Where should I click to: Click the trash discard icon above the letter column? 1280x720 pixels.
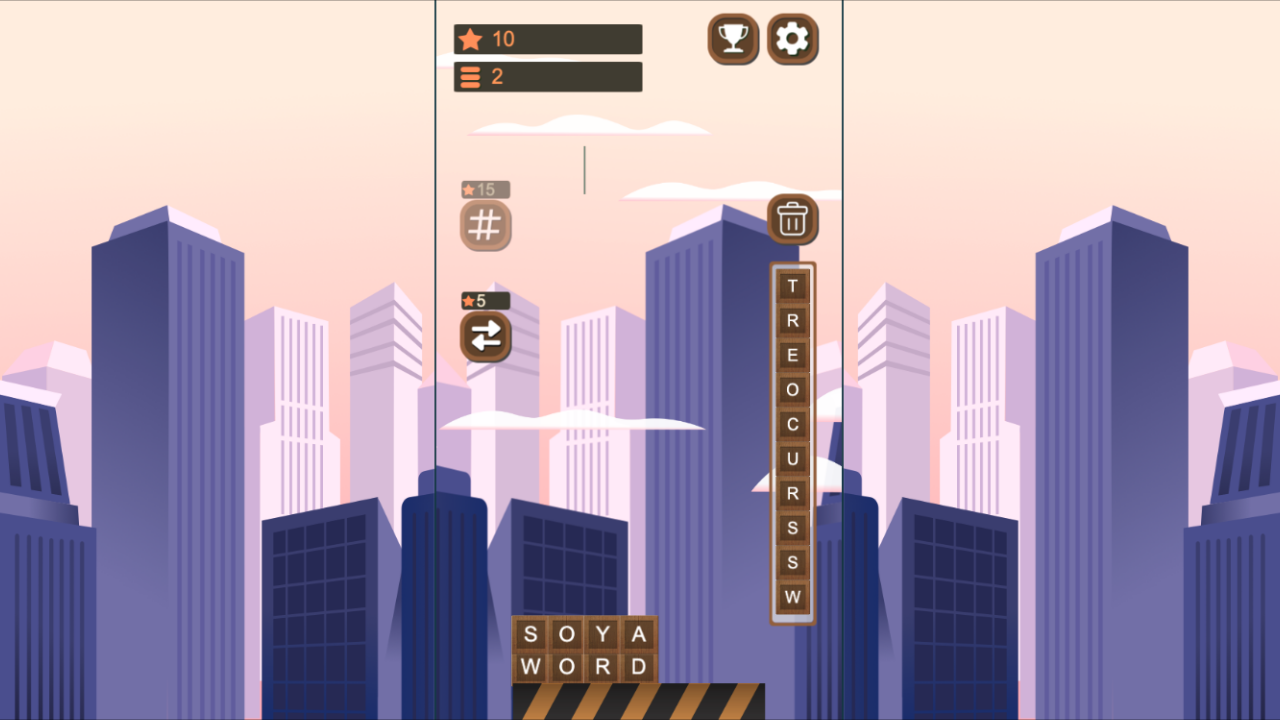pyautogui.click(x=792, y=220)
